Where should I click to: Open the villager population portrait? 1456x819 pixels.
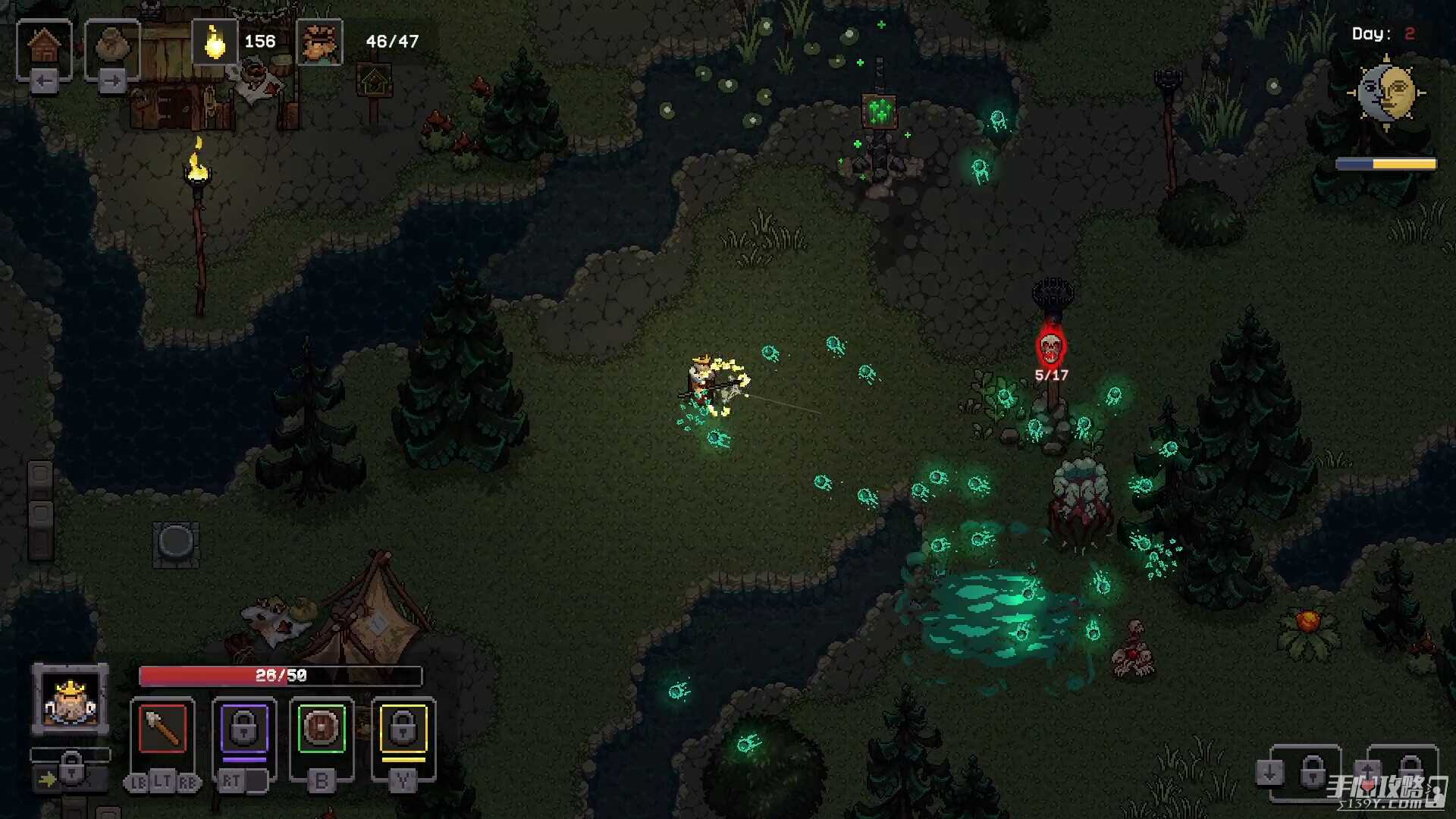coord(319,42)
